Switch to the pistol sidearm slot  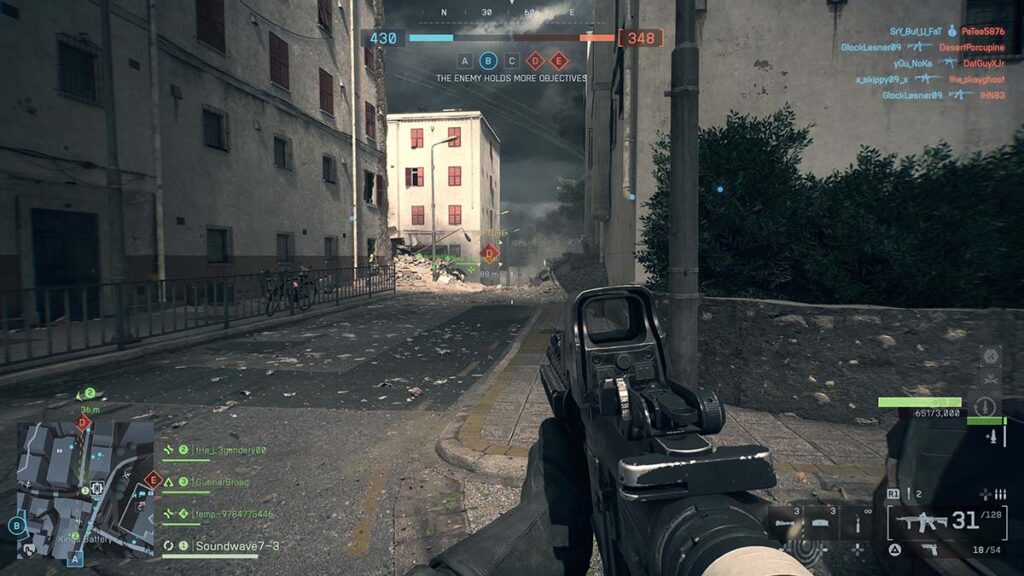point(929,549)
